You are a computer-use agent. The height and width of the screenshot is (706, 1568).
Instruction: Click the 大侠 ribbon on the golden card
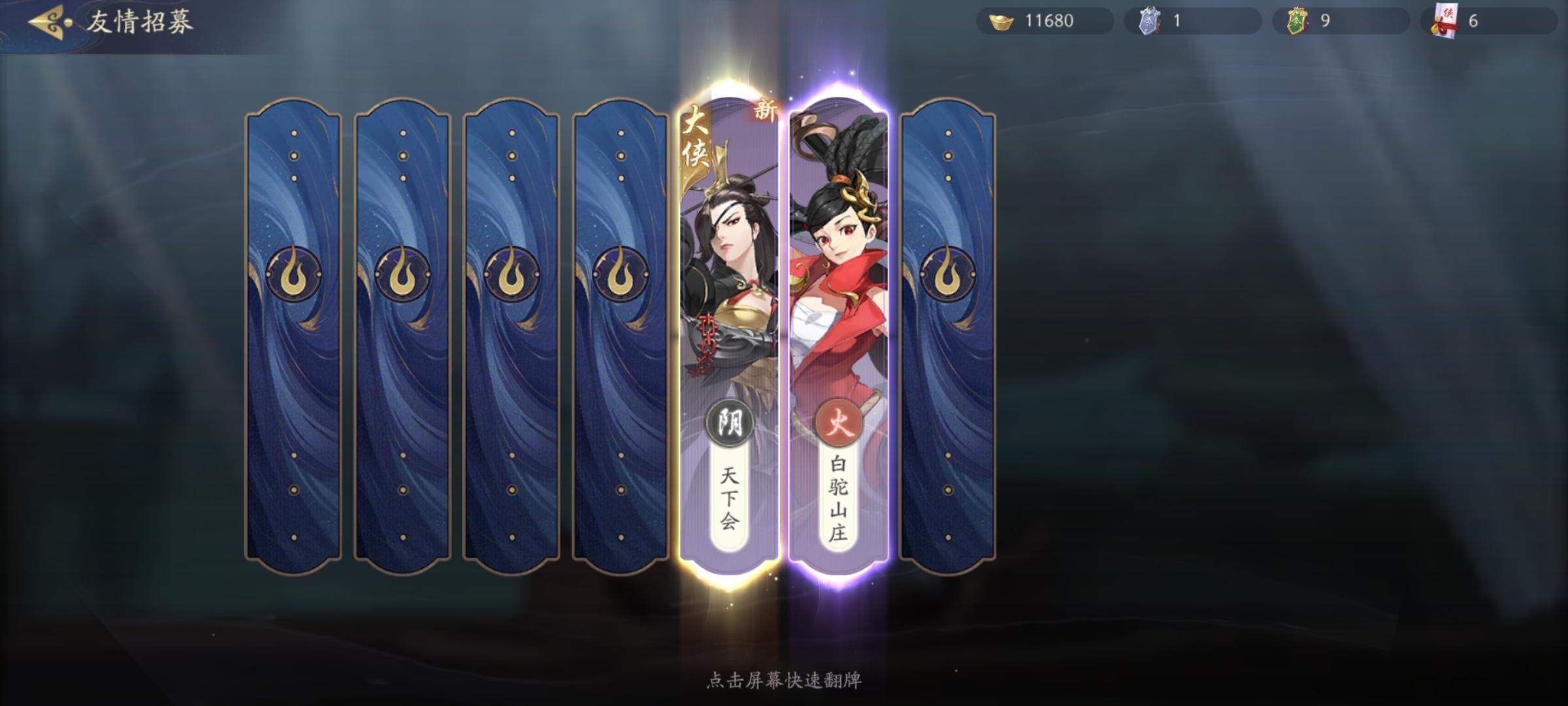[696, 137]
